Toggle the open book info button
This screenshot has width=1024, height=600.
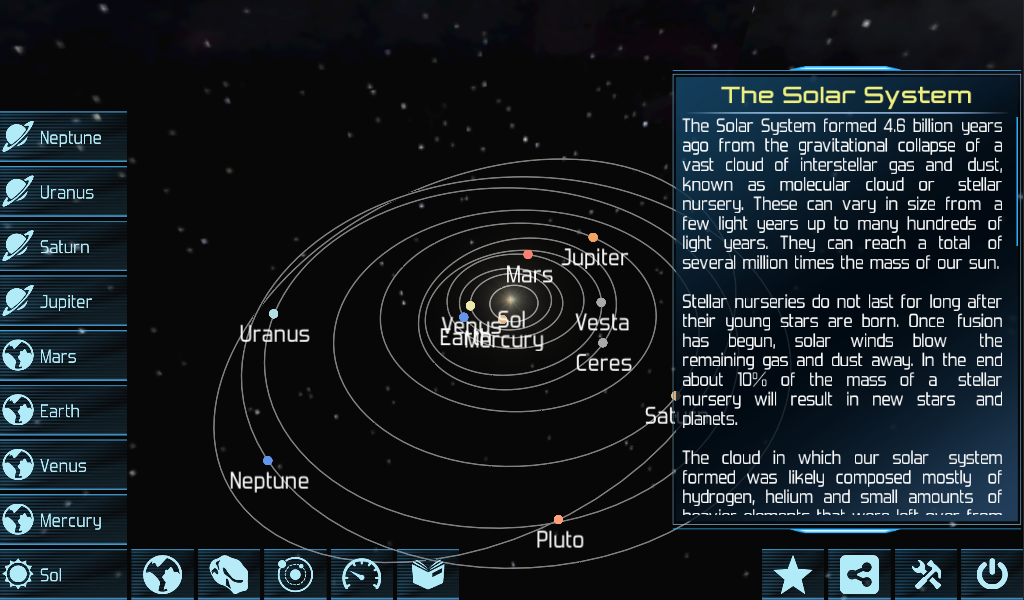click(x=428, y=575)
